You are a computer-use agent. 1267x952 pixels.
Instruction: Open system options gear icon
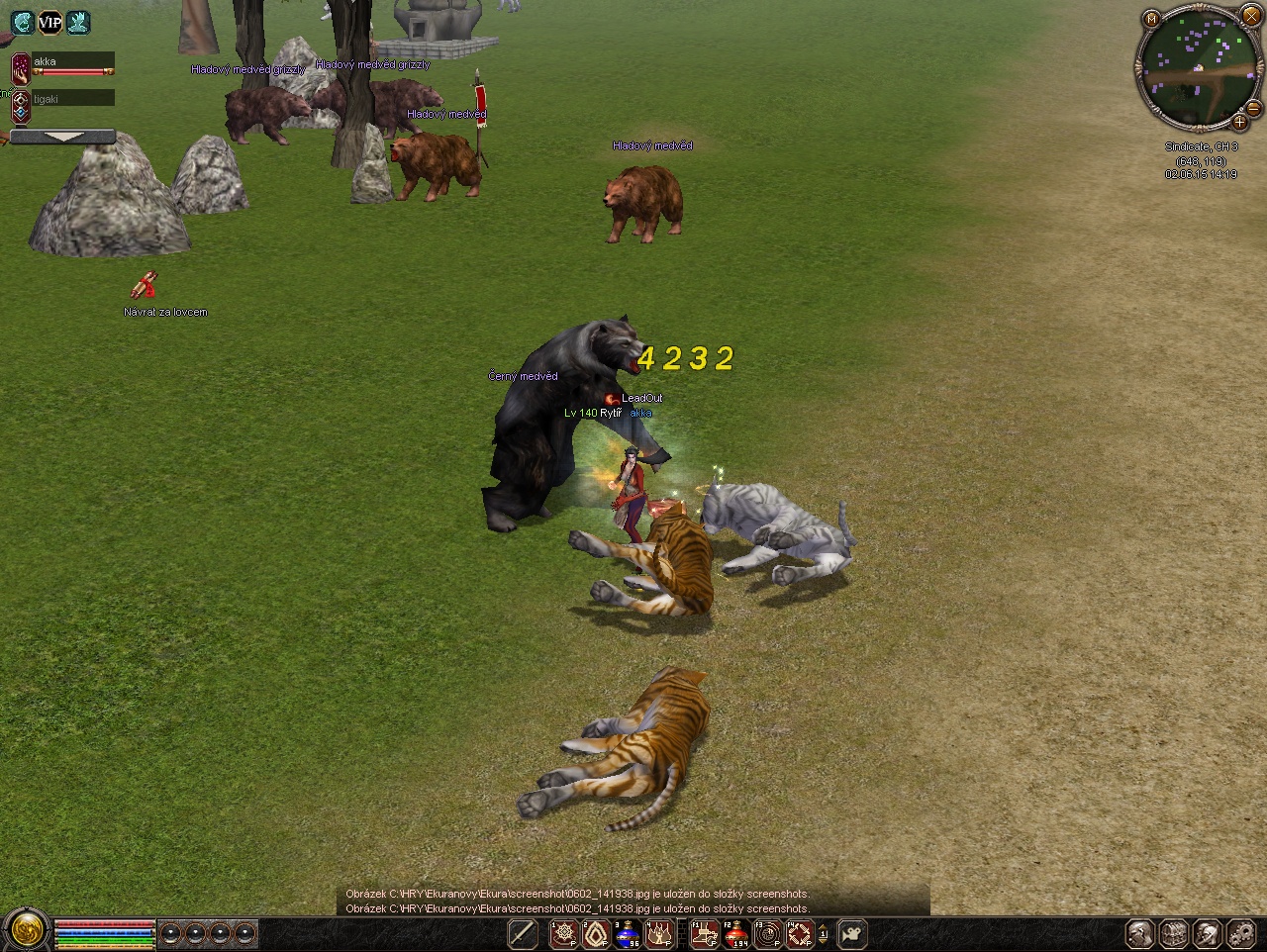(x=1241, y=933)
